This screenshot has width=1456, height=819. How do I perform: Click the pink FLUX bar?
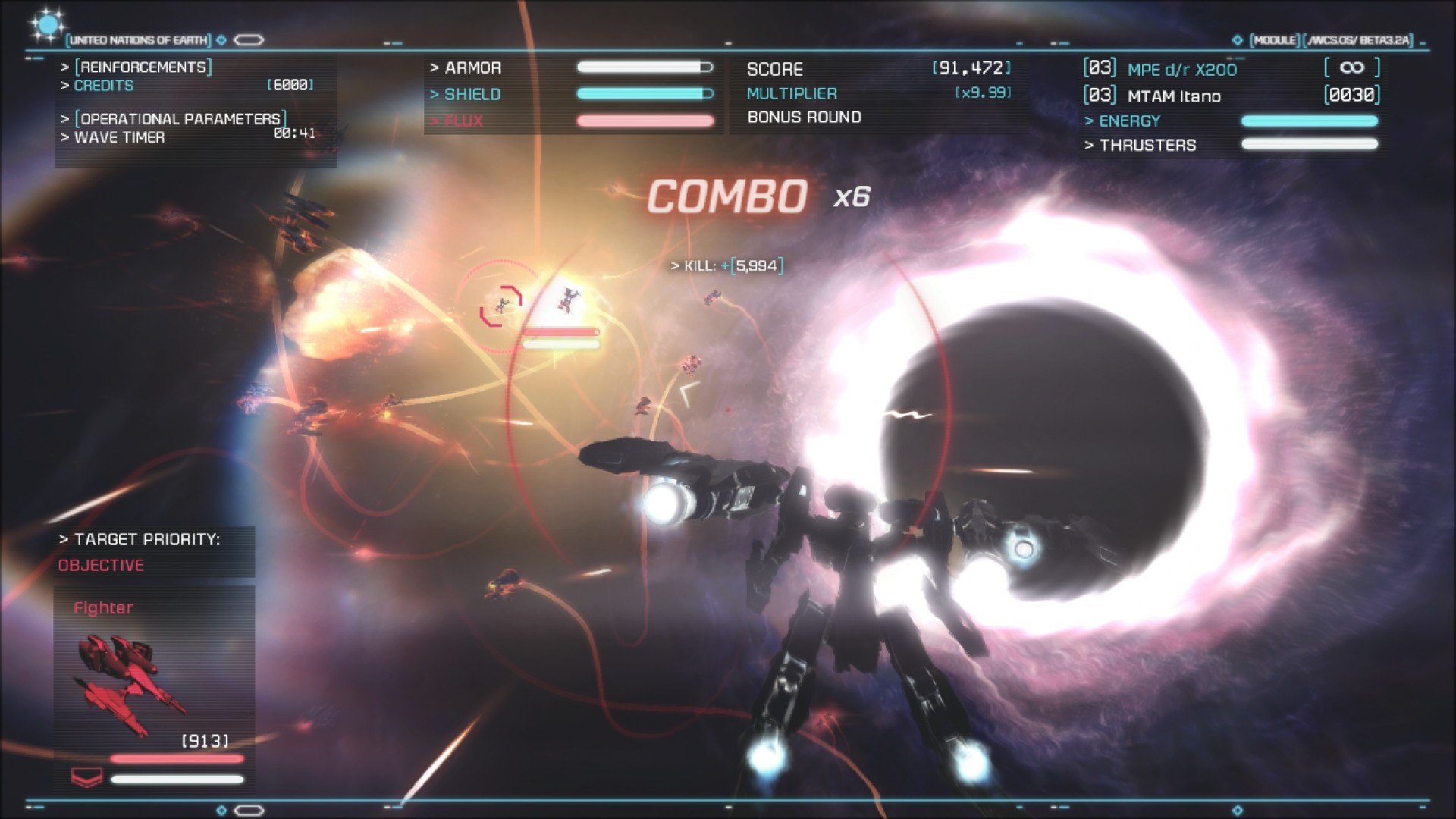coord(645,121)
